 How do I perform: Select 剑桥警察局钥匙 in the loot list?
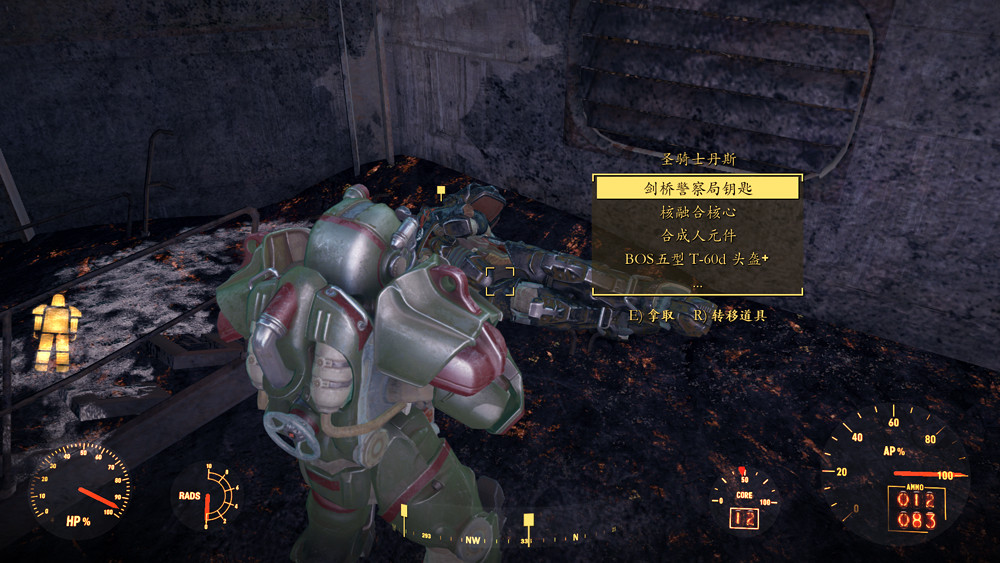click(697, 187)
